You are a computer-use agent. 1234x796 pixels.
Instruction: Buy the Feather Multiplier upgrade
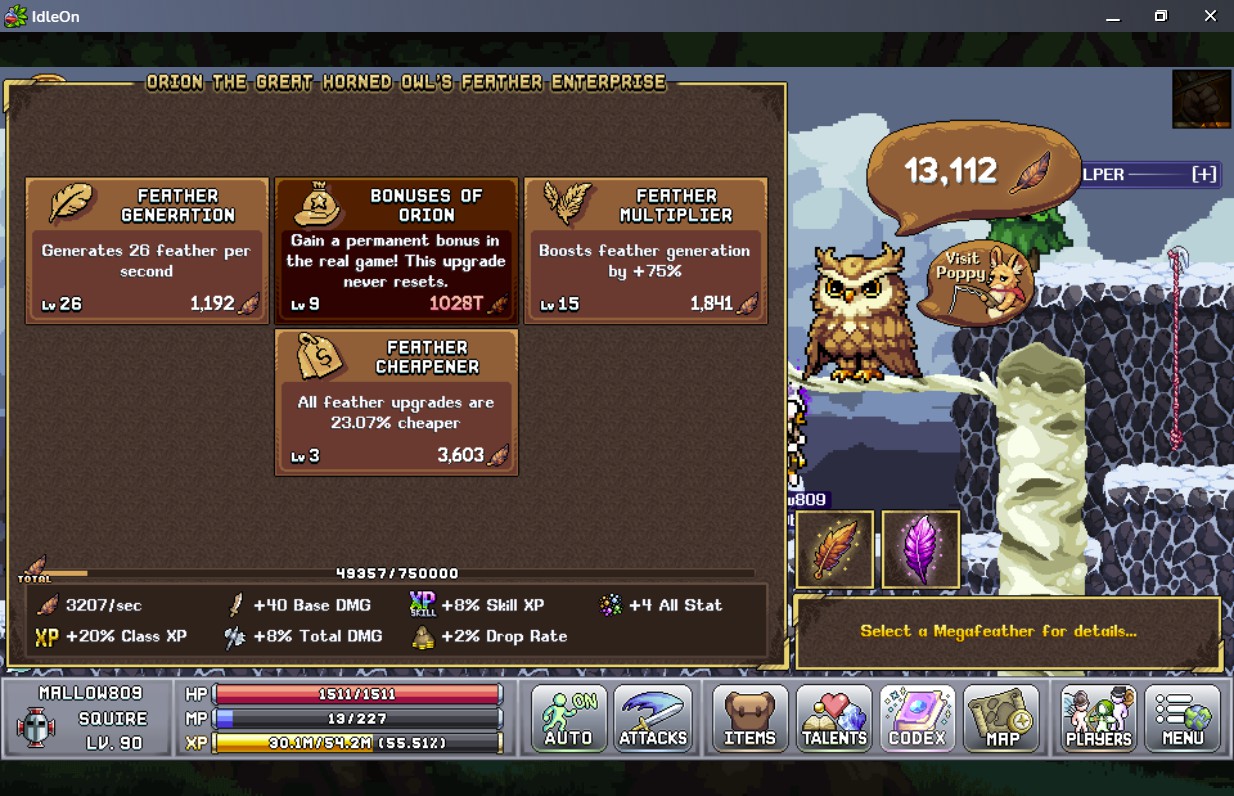point(646,251)
